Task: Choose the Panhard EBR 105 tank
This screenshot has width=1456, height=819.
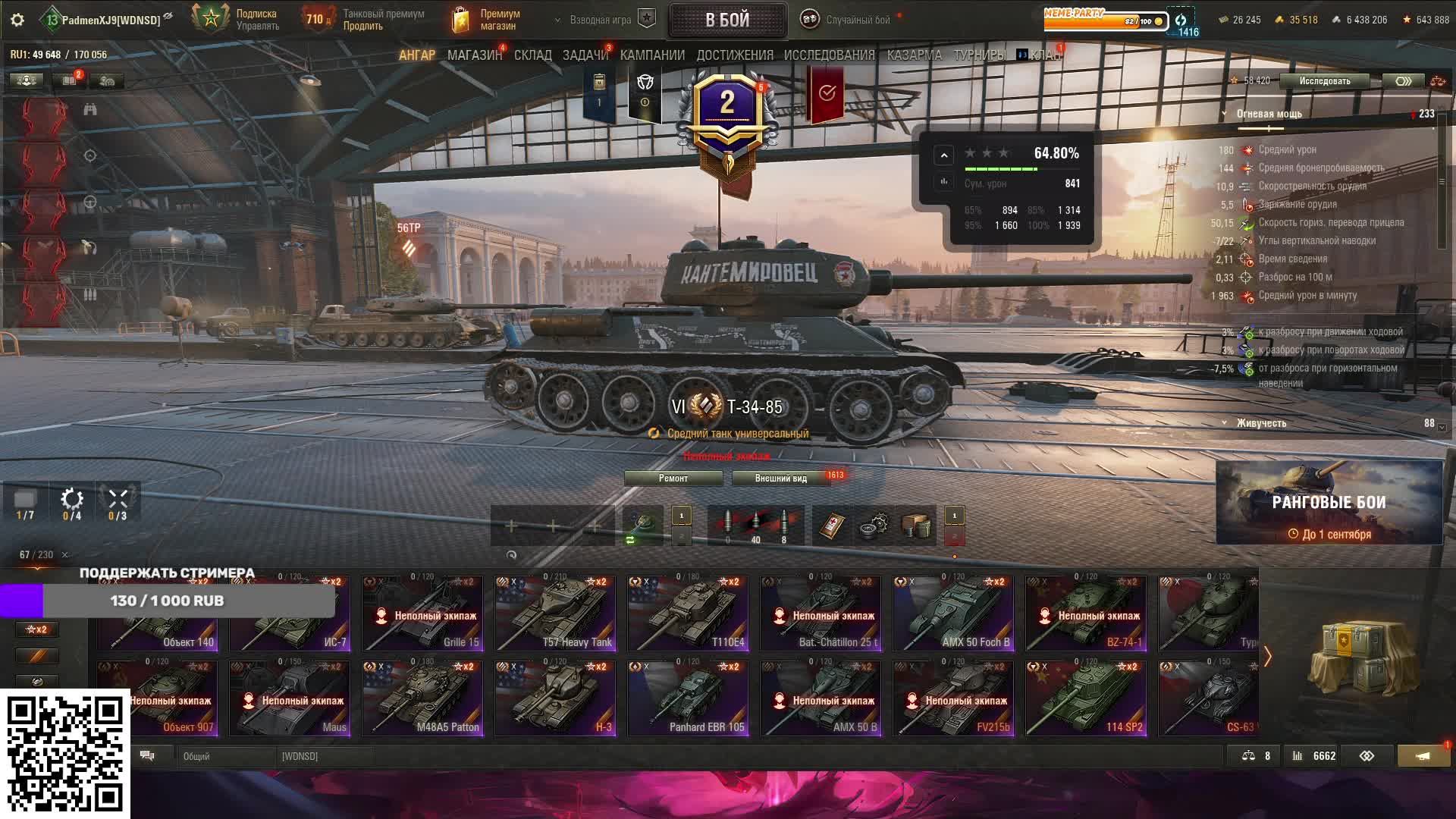Action: pos(688,698)
